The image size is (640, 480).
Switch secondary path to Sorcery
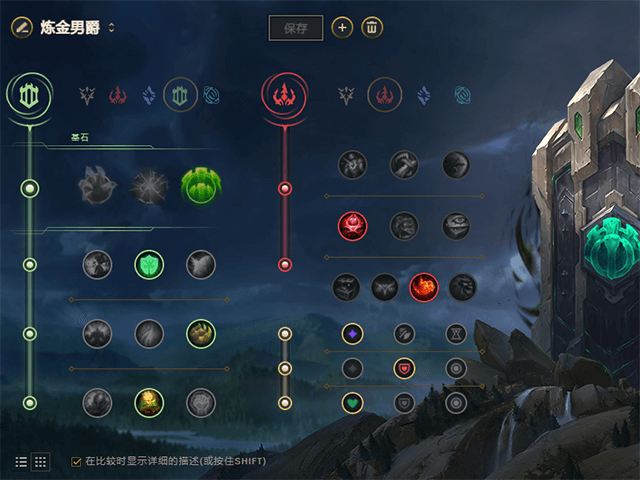(x=422, y=95)
